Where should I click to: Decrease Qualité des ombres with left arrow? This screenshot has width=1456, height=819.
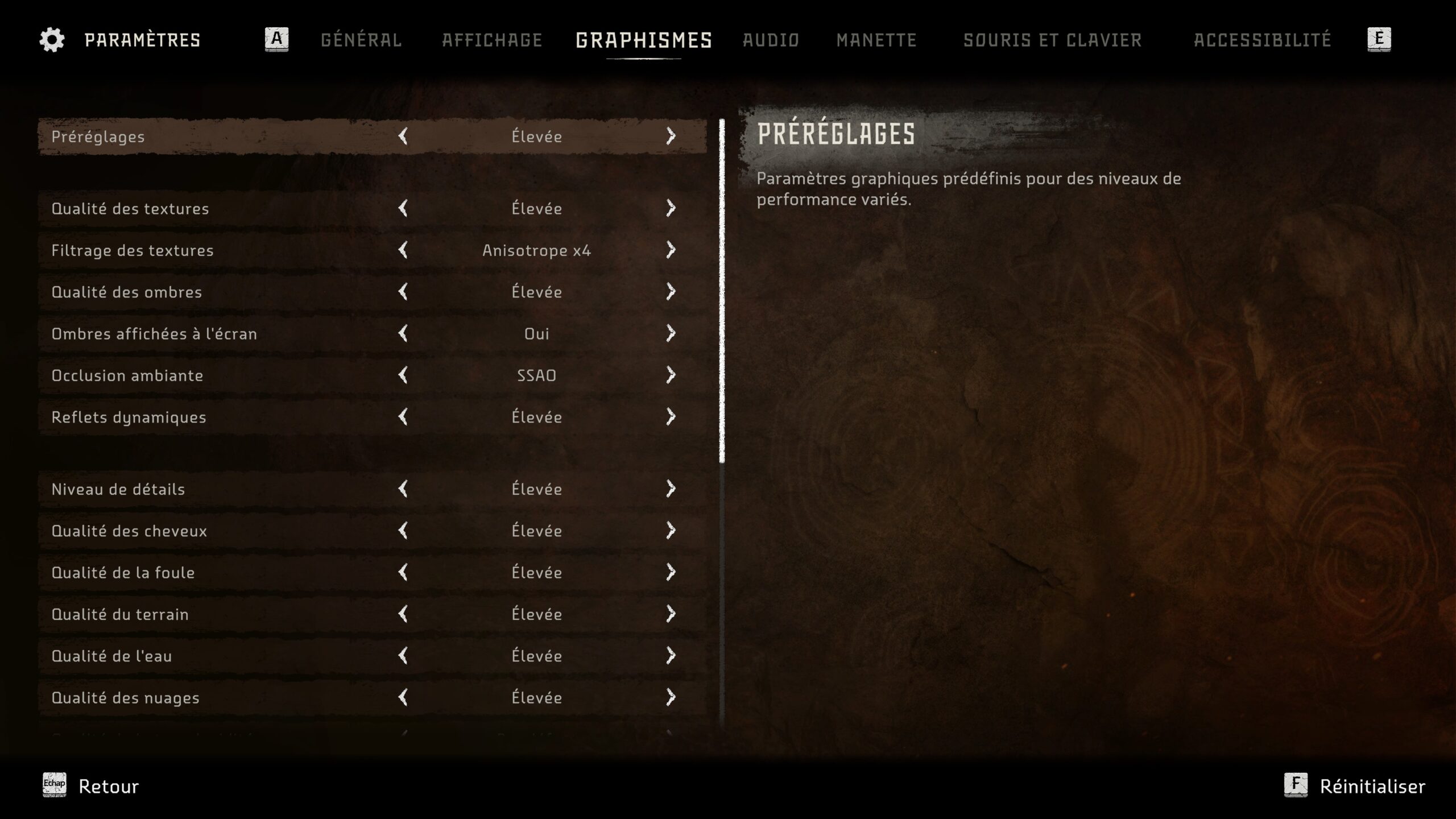[x=403, y=292]
